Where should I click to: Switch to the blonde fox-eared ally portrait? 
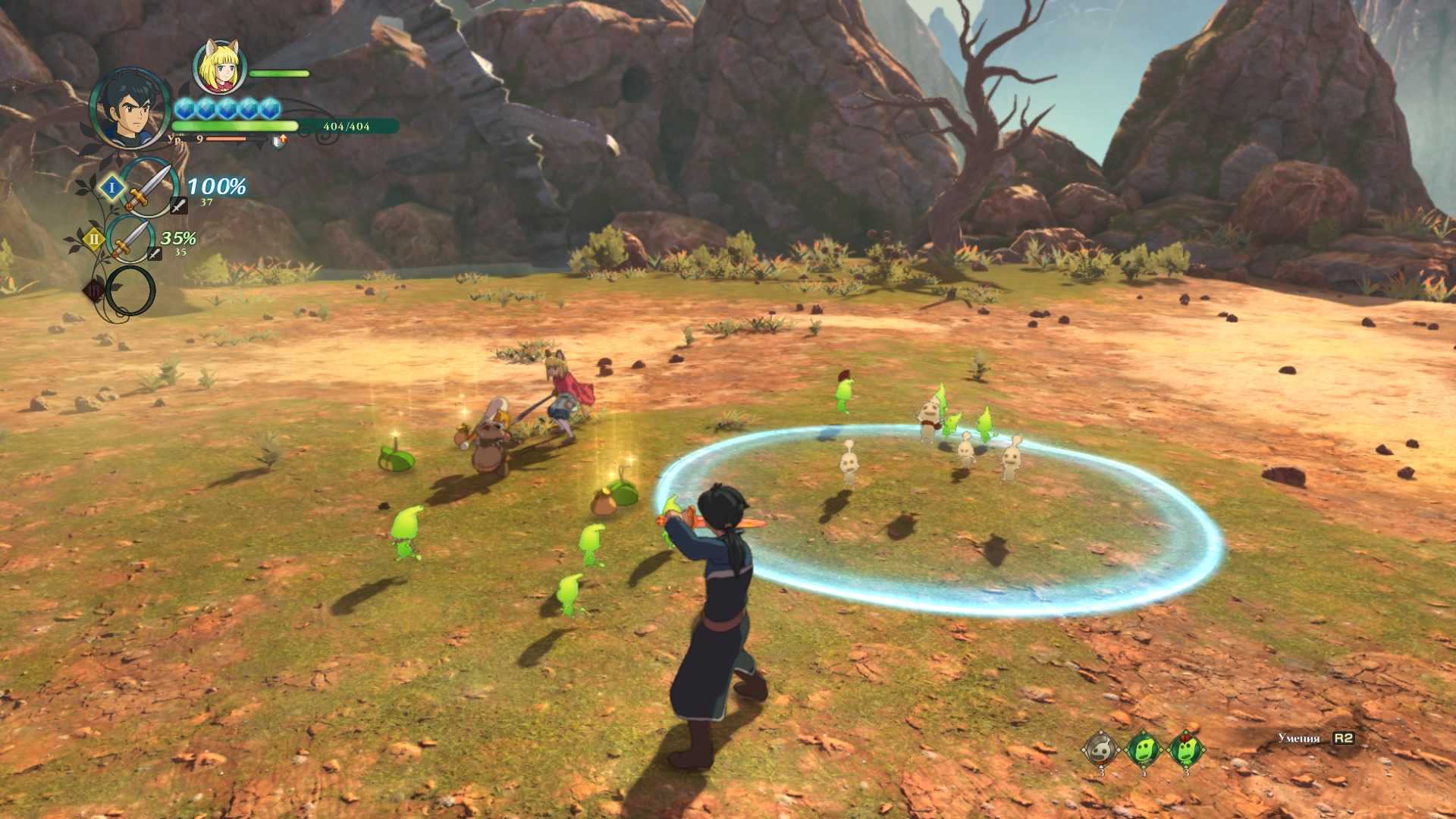click(220, 66)
